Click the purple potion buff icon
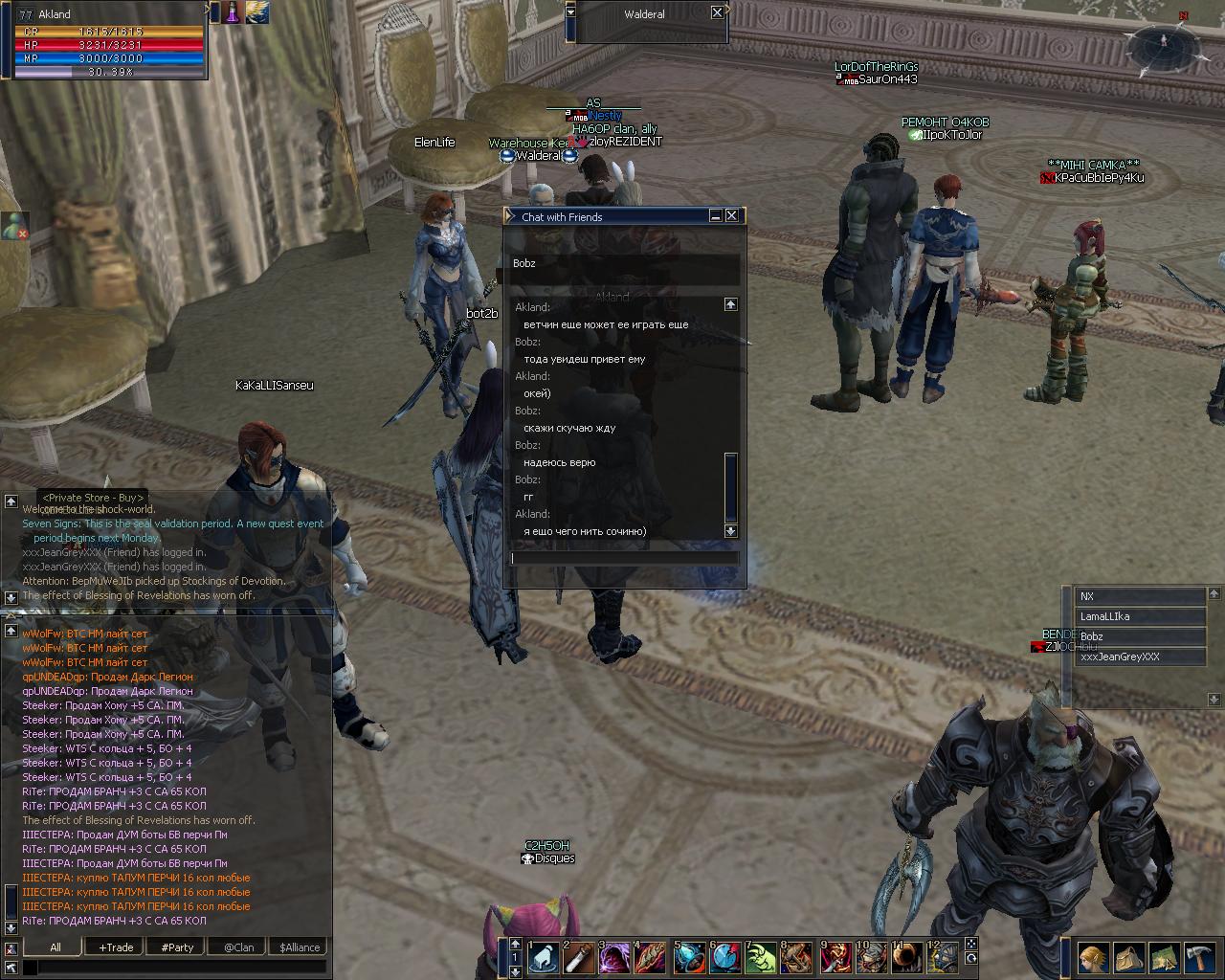 [x=232, y=12]
